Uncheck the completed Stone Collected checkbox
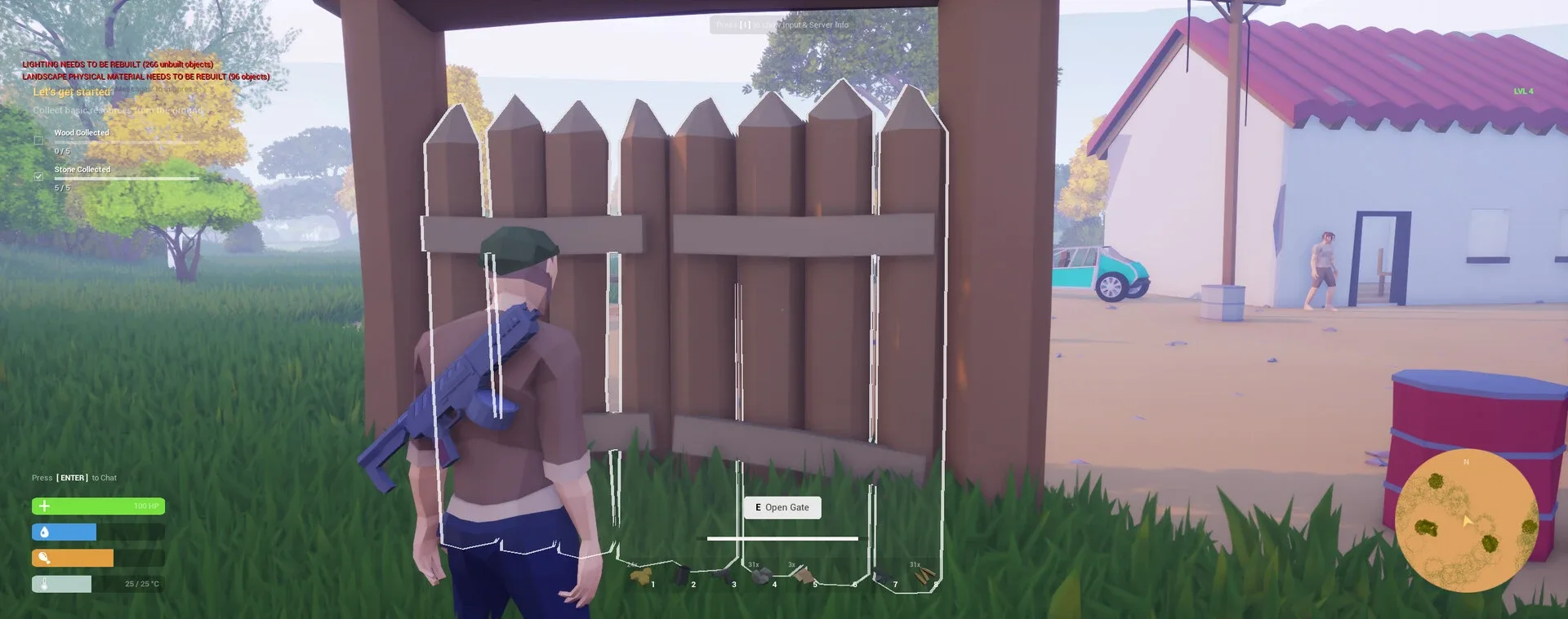1568x619 pixels. click(38, 176)
